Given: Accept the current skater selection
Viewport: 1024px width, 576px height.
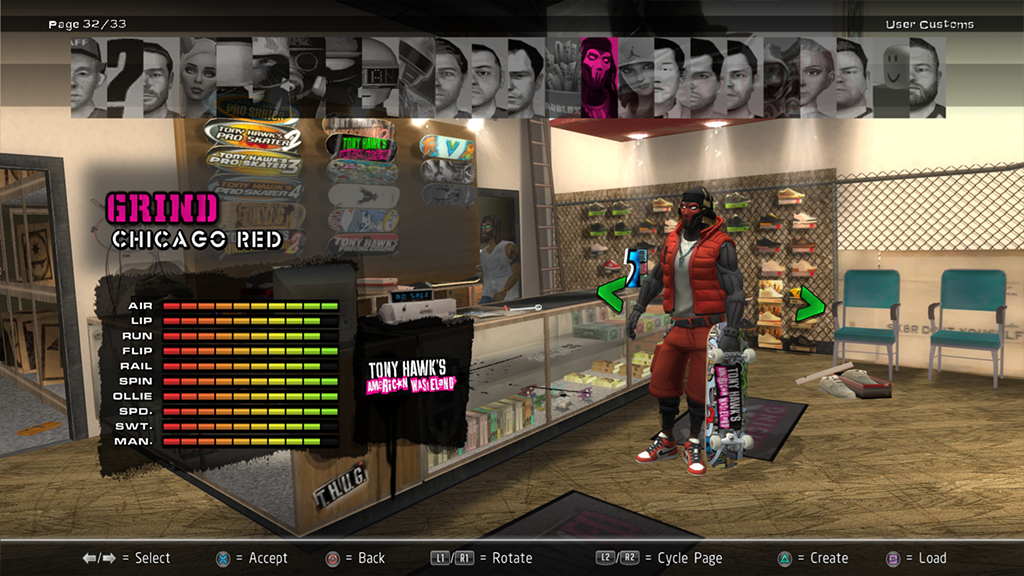Looking at the screenshot, I should [x=254, y=558].
